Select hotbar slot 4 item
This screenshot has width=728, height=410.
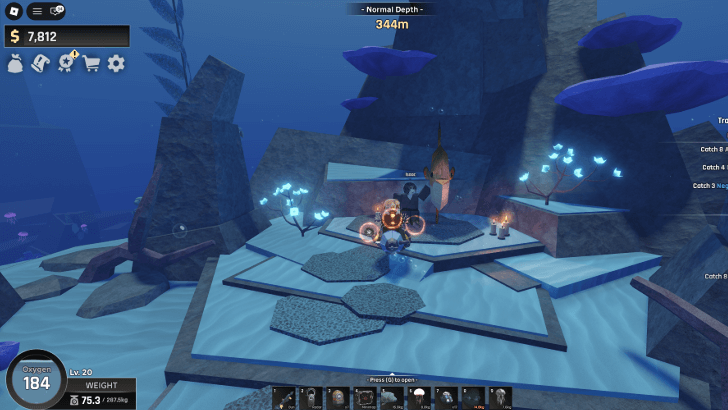click(364, 398)
